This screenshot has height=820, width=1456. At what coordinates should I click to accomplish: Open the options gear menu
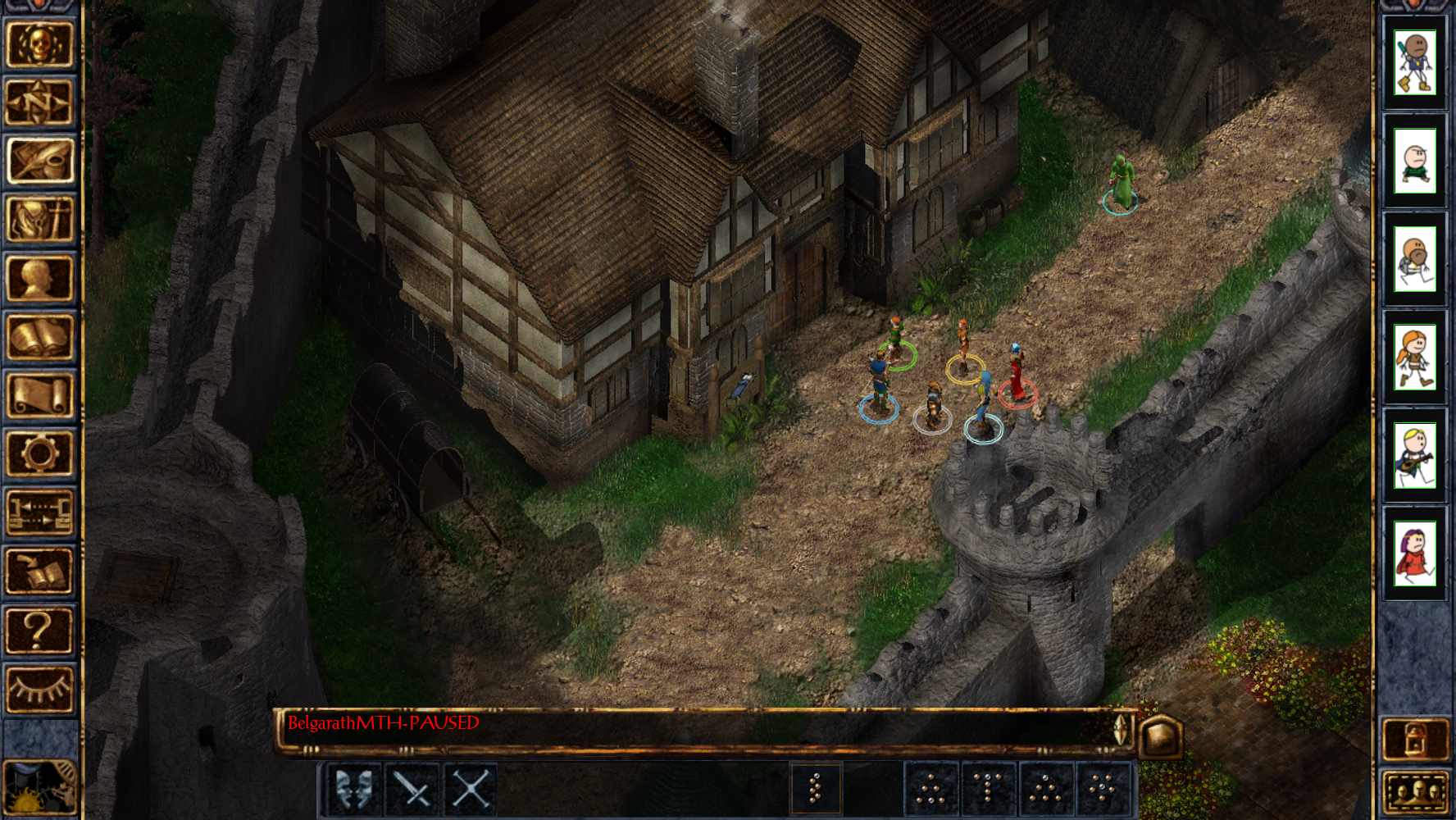(x=39, y=454)
